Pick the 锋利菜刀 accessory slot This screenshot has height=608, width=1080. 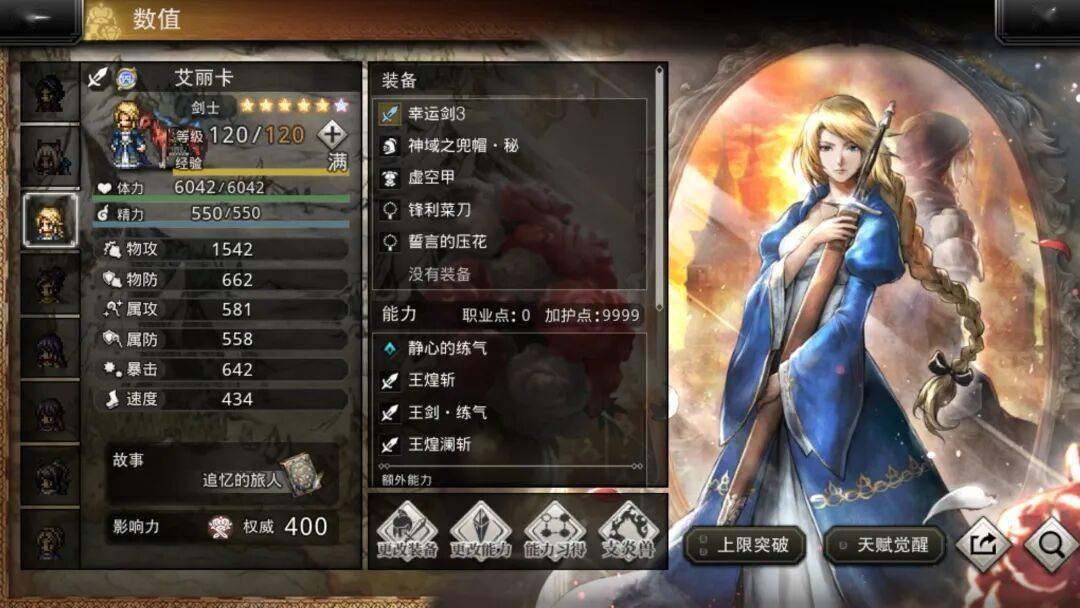510,210
